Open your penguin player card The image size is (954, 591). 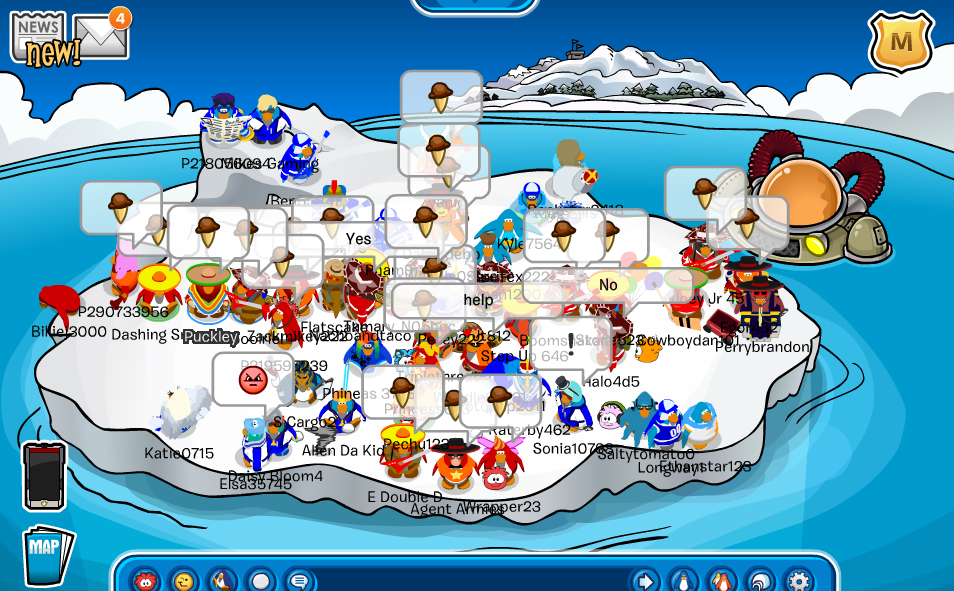click(683, 580)
